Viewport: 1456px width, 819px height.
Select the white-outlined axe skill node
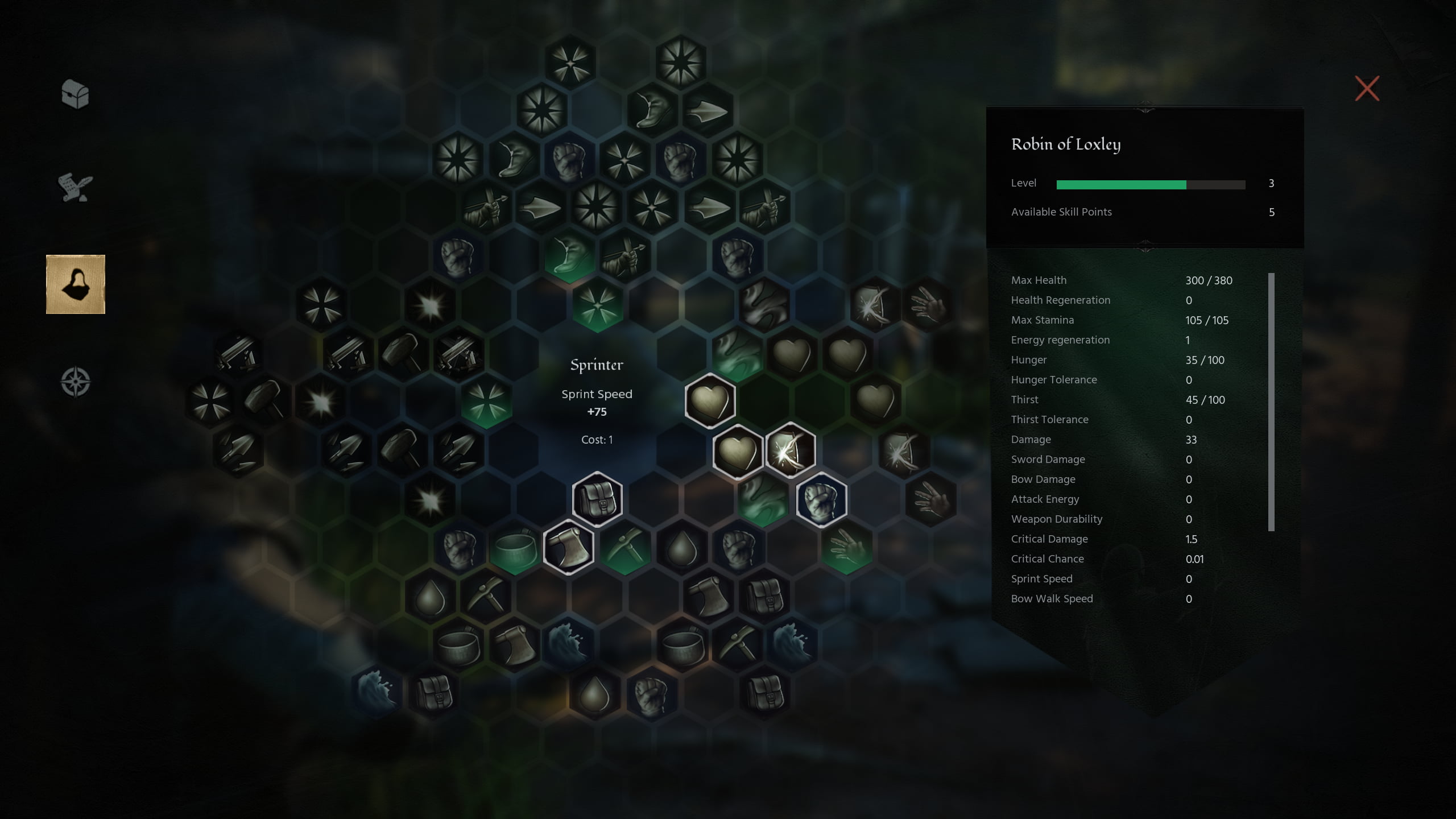point(569,547)
